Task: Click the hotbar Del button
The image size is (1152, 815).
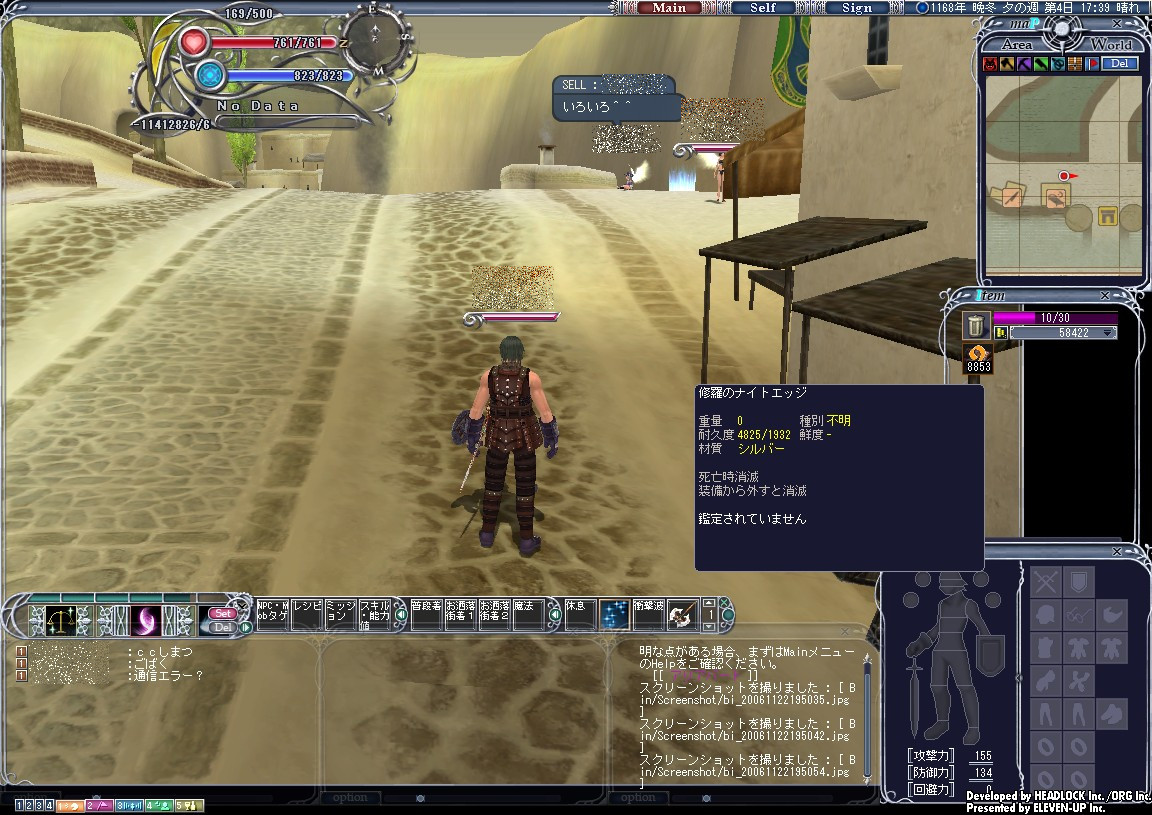Action: [x=222, y=627]
